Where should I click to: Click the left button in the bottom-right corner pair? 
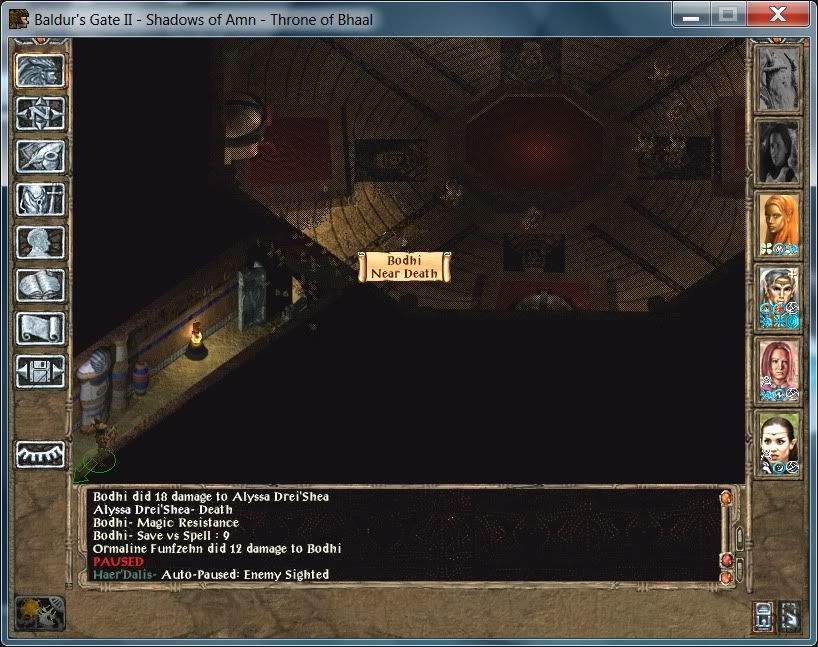763,614
